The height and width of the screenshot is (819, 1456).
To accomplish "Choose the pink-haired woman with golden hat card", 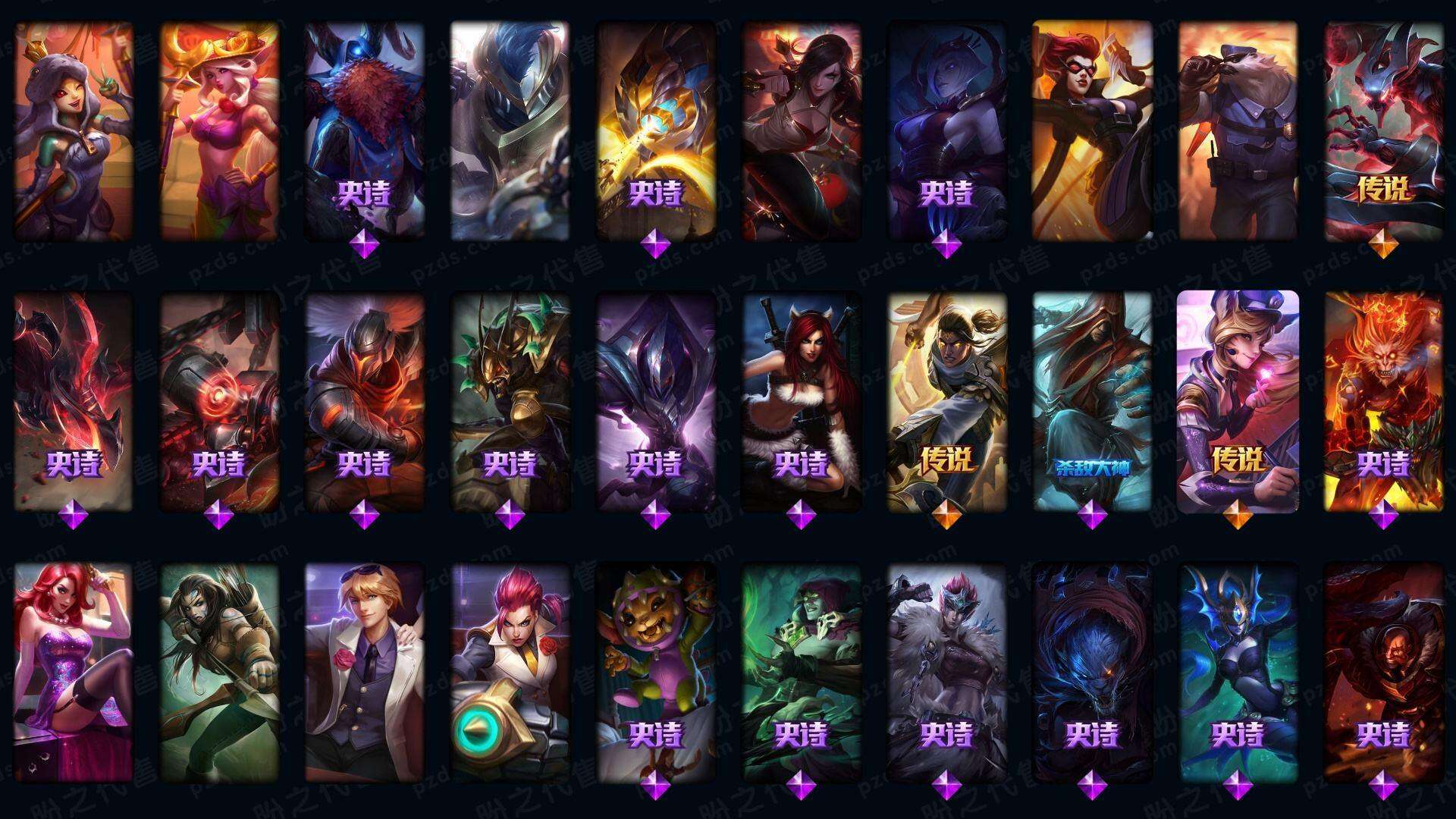I will (x=218, y=130).
